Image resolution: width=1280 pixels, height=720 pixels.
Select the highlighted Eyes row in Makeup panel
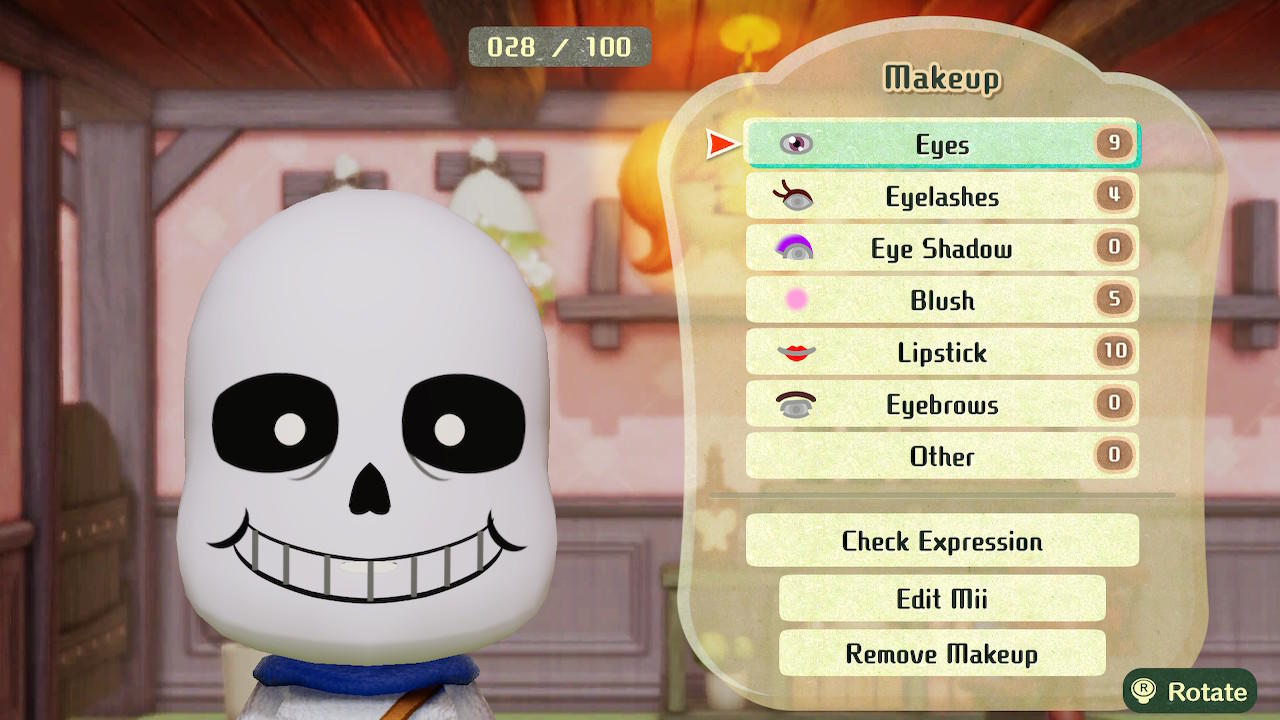tap(940, 144)
